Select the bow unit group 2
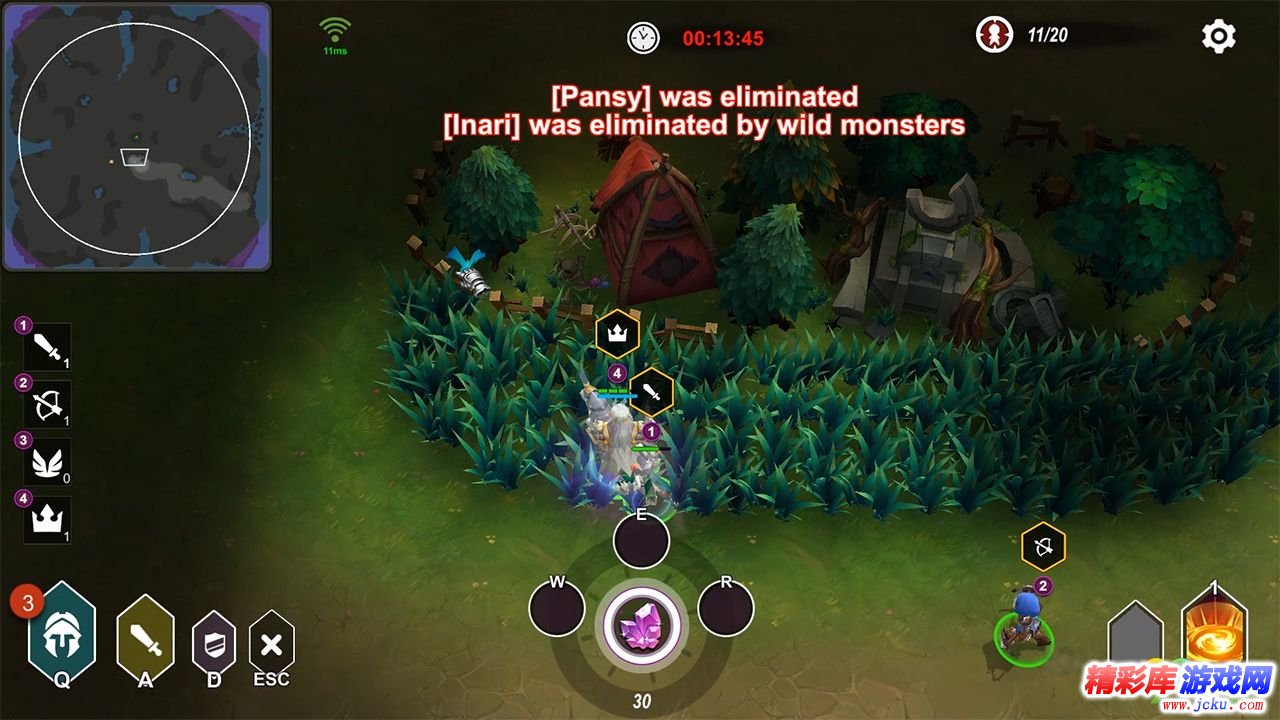This screenshot has width=1280, height=720. 47,404
